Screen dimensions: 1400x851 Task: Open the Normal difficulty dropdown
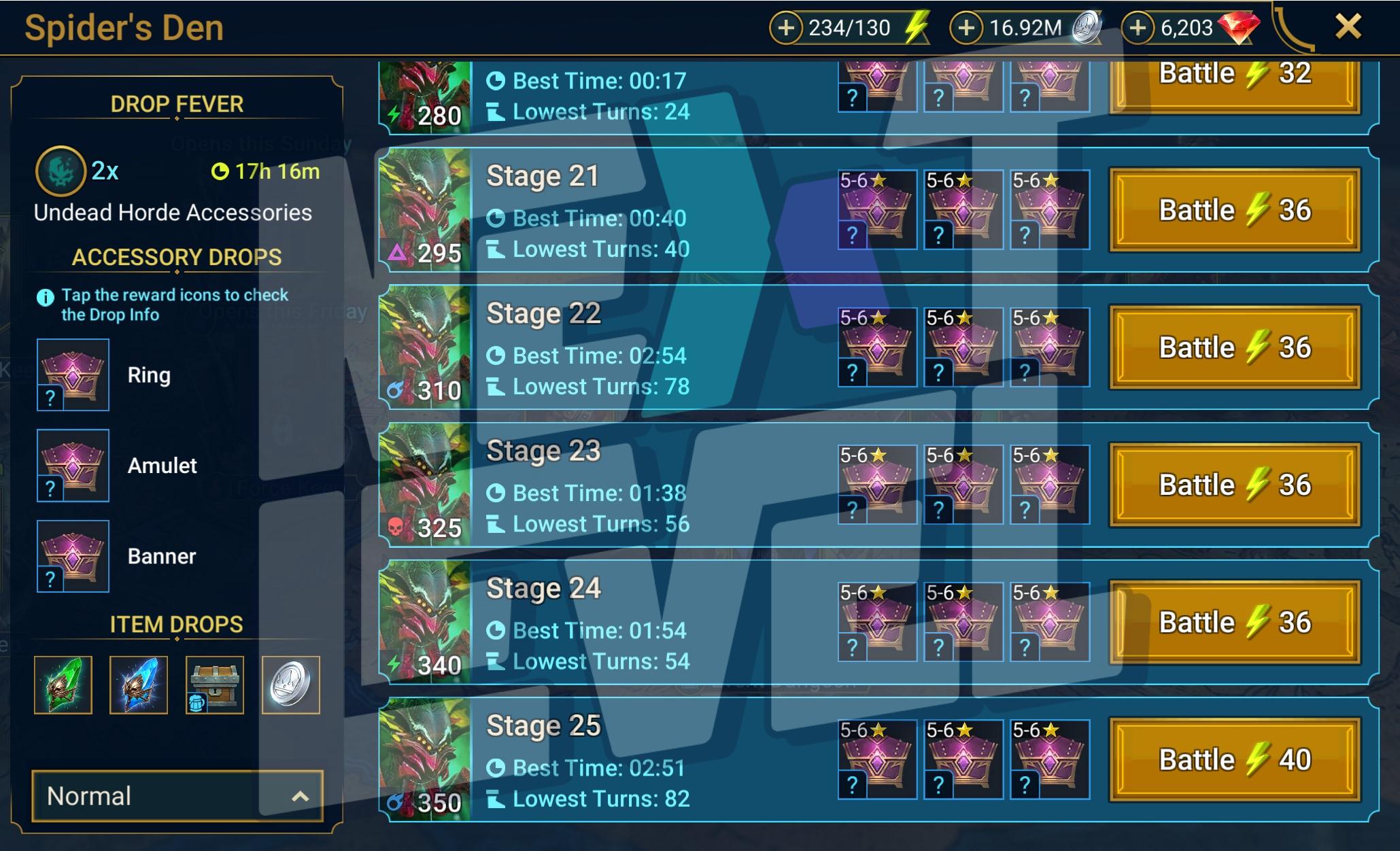(177, 796)
